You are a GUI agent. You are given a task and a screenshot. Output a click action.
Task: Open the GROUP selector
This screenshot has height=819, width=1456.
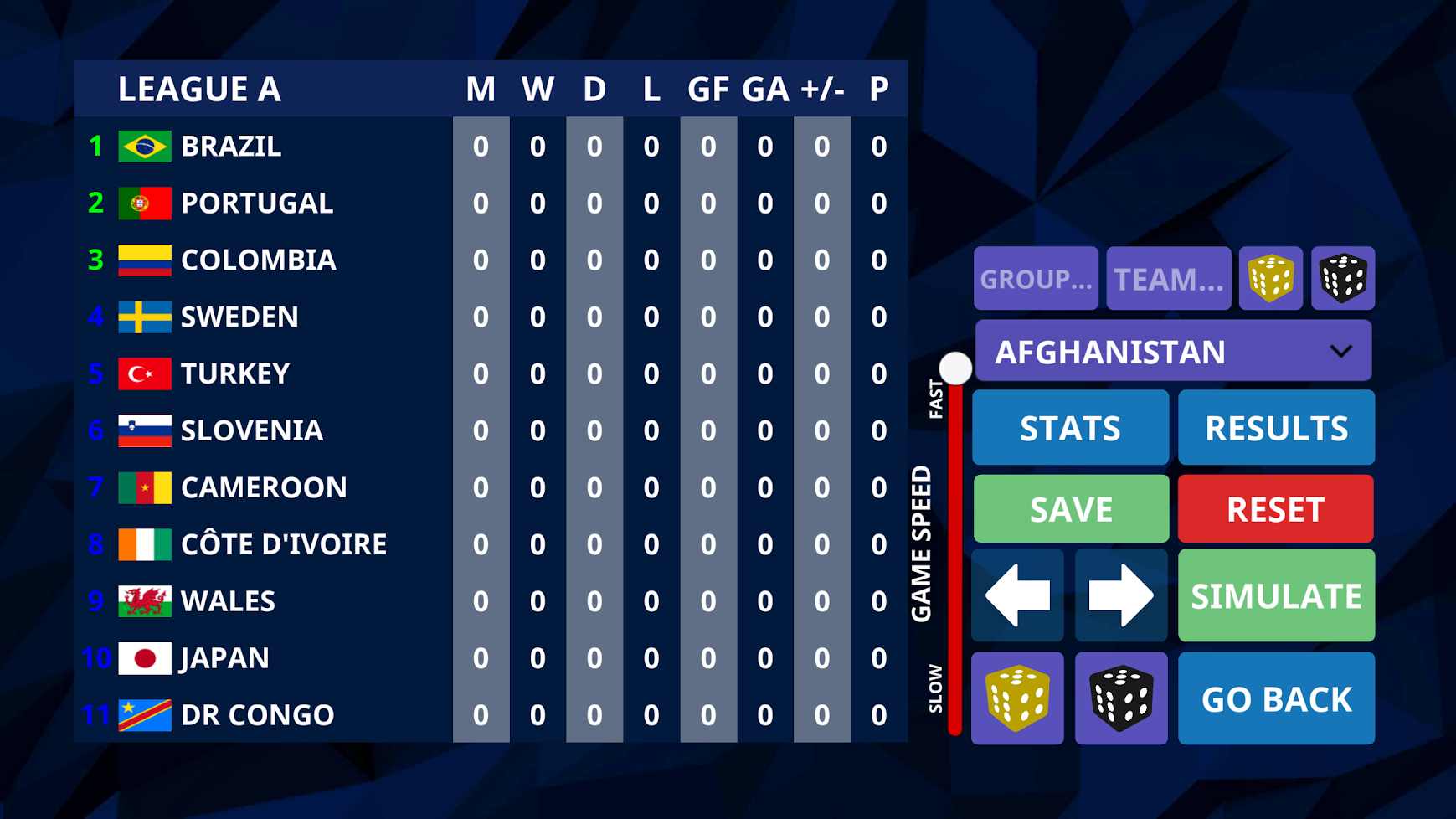coord(1036,278)
